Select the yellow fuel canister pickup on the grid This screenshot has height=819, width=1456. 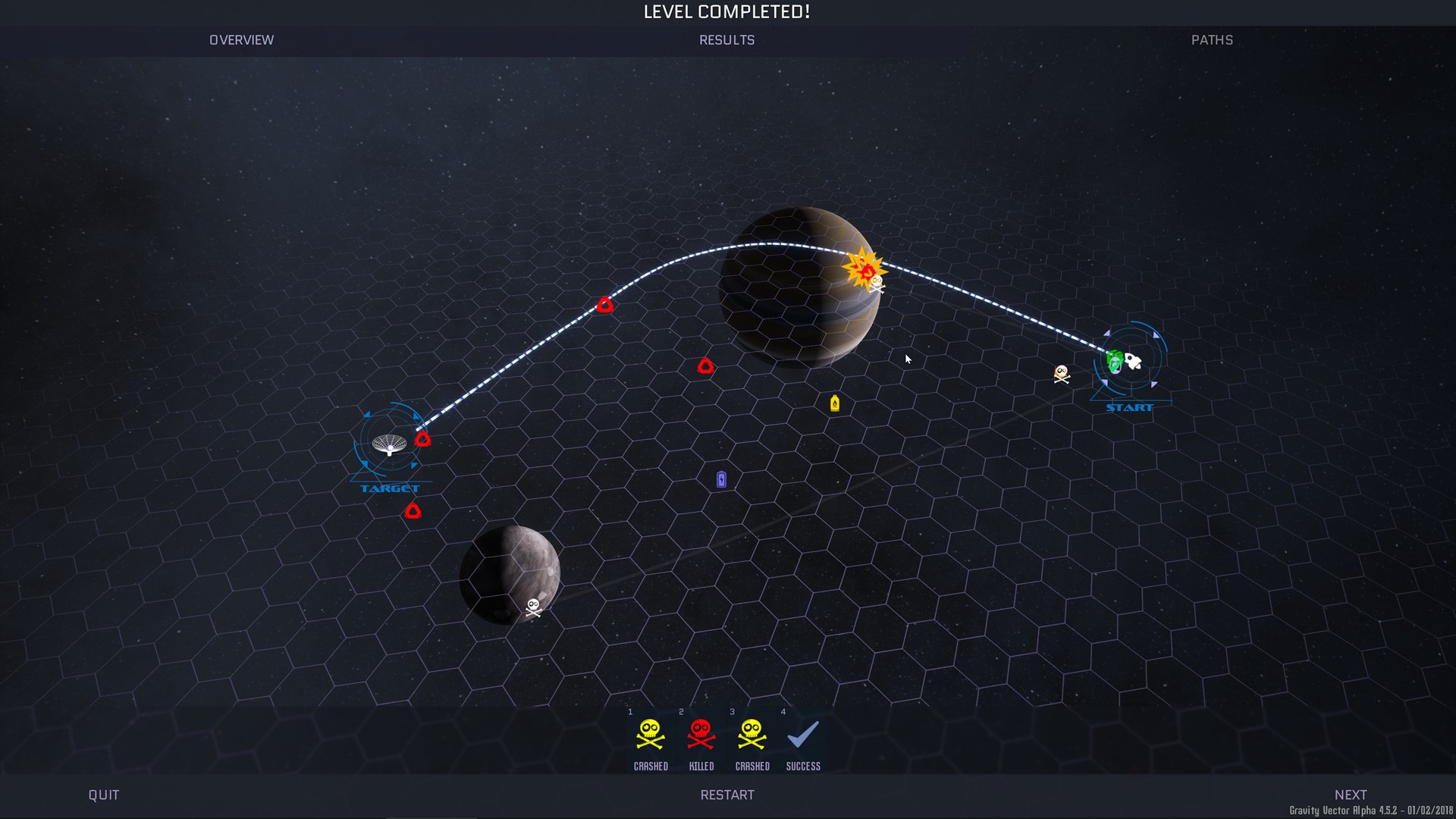[x=835, y=405]
